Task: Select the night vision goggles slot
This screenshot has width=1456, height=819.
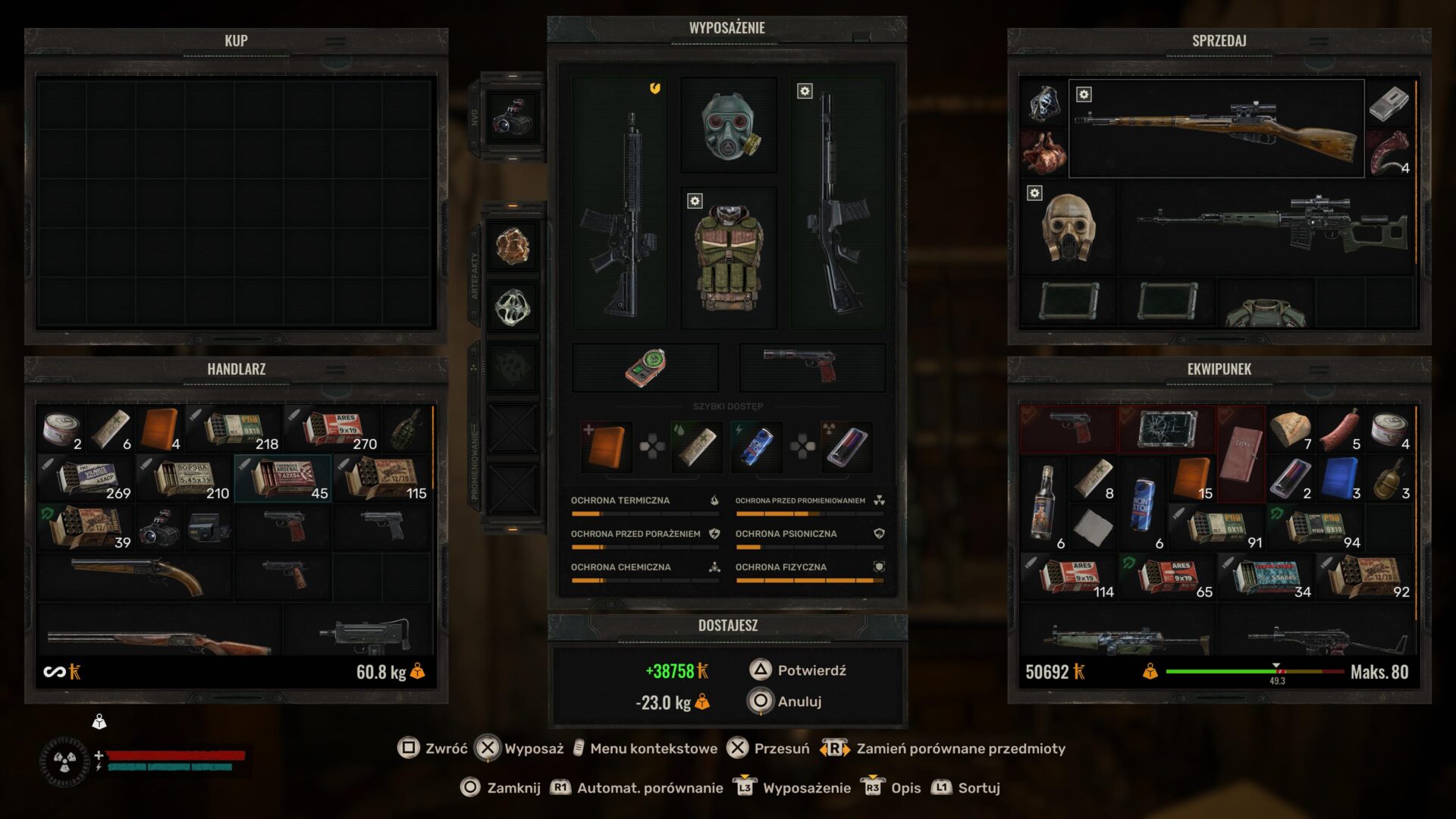Action: click(513, 118)
